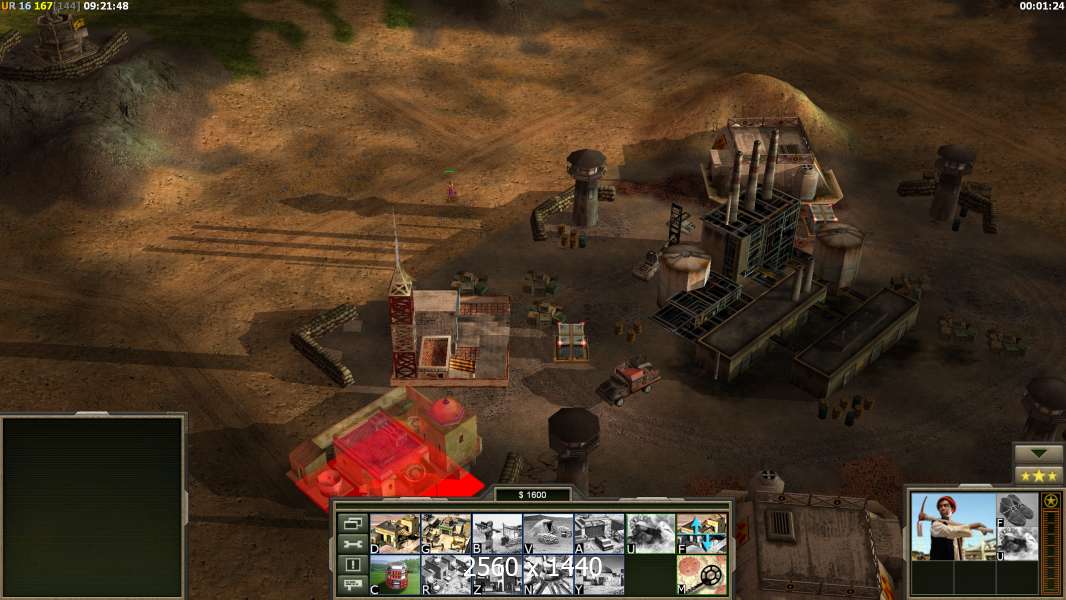This screenshot has width=1066, height=600.
Task: Click the bottom left command bar button
Action: [x=352, y=585]
